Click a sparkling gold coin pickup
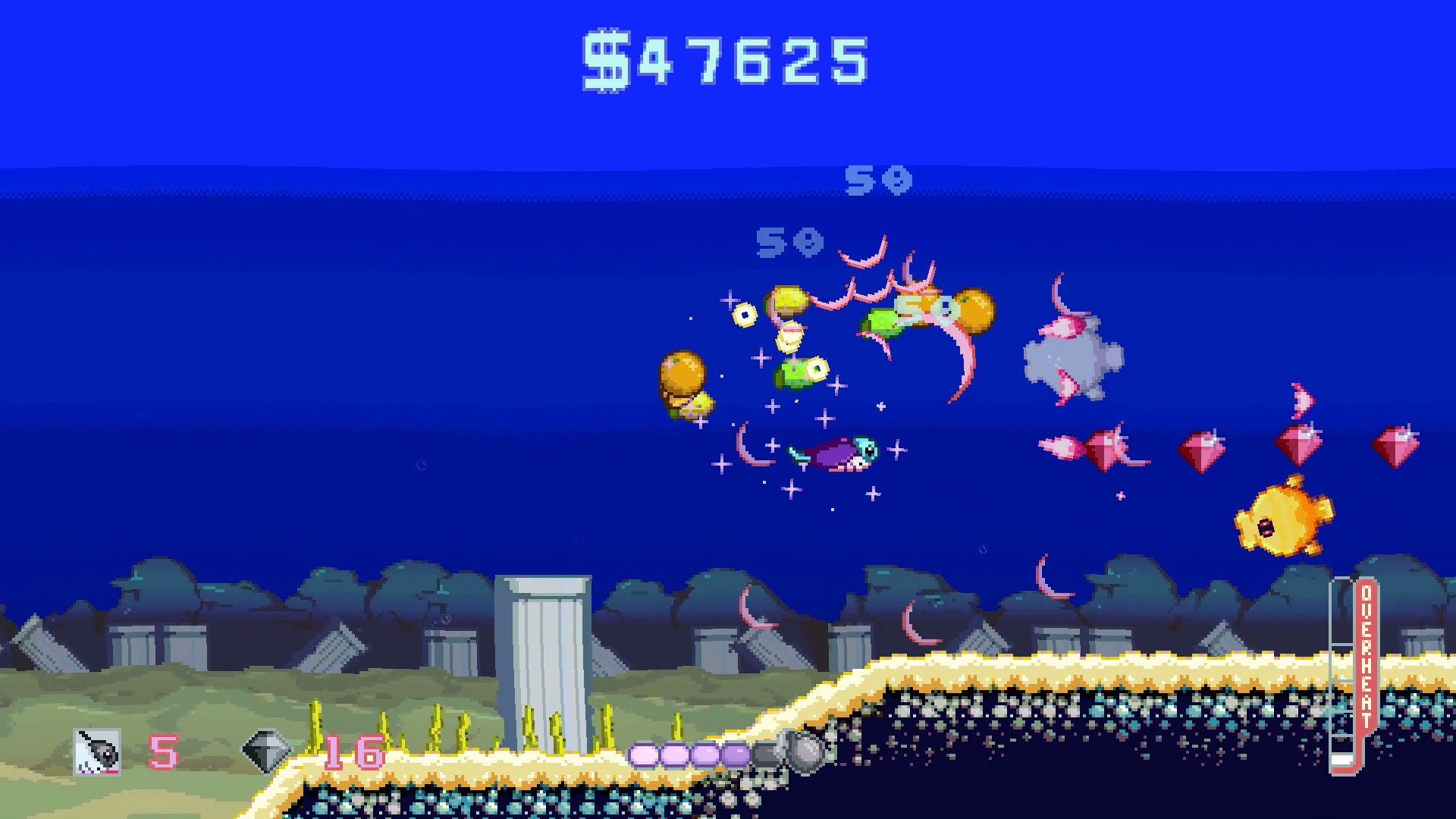 [743, 313]
